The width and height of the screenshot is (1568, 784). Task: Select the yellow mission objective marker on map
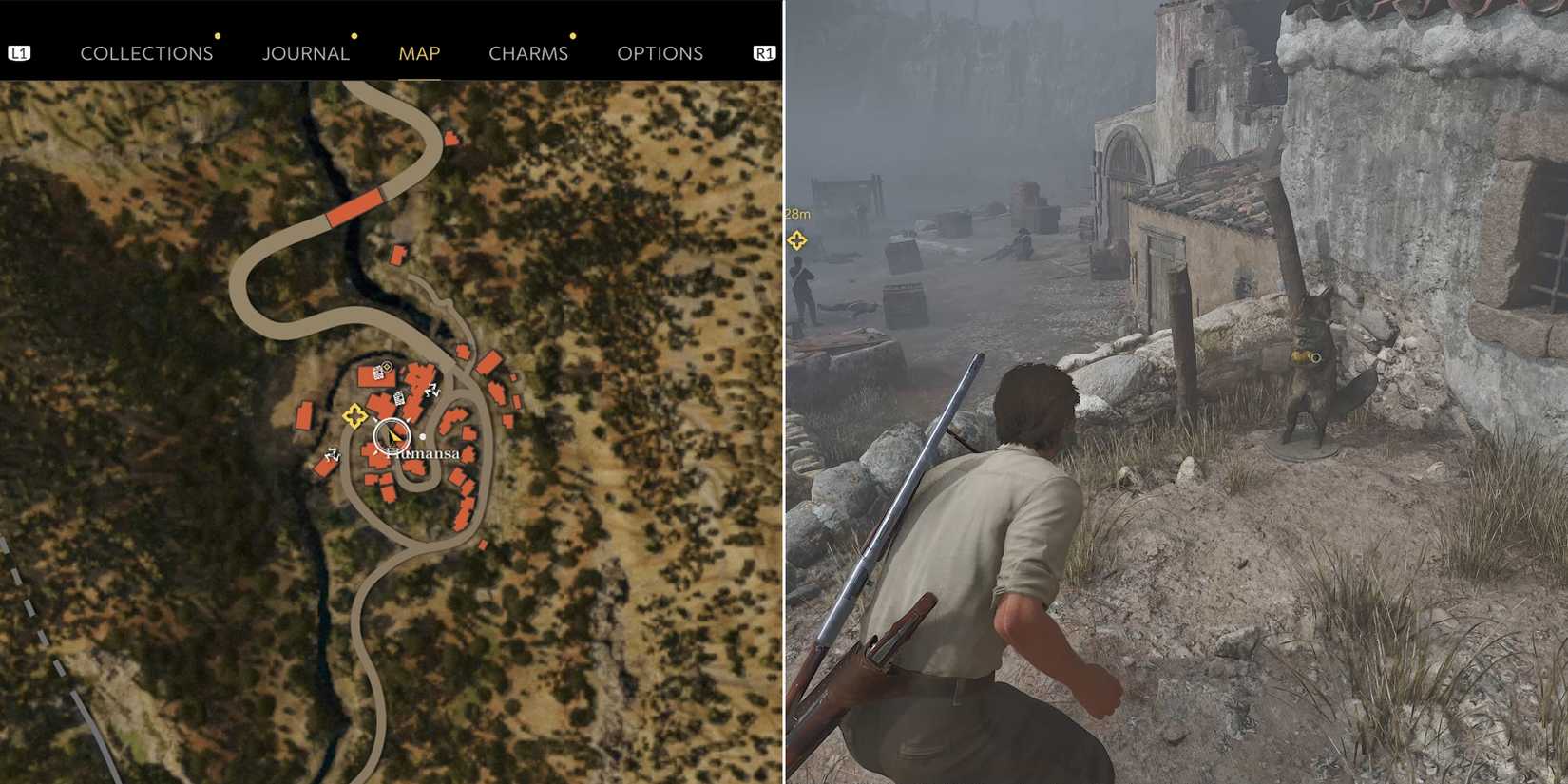(354, 416)
